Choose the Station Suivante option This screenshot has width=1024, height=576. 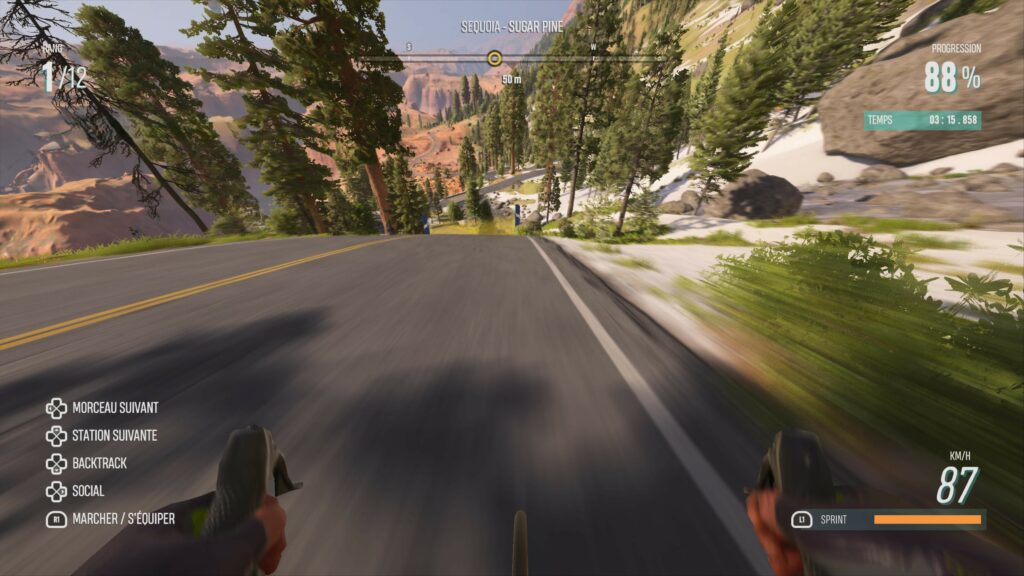tap(114, 436)
